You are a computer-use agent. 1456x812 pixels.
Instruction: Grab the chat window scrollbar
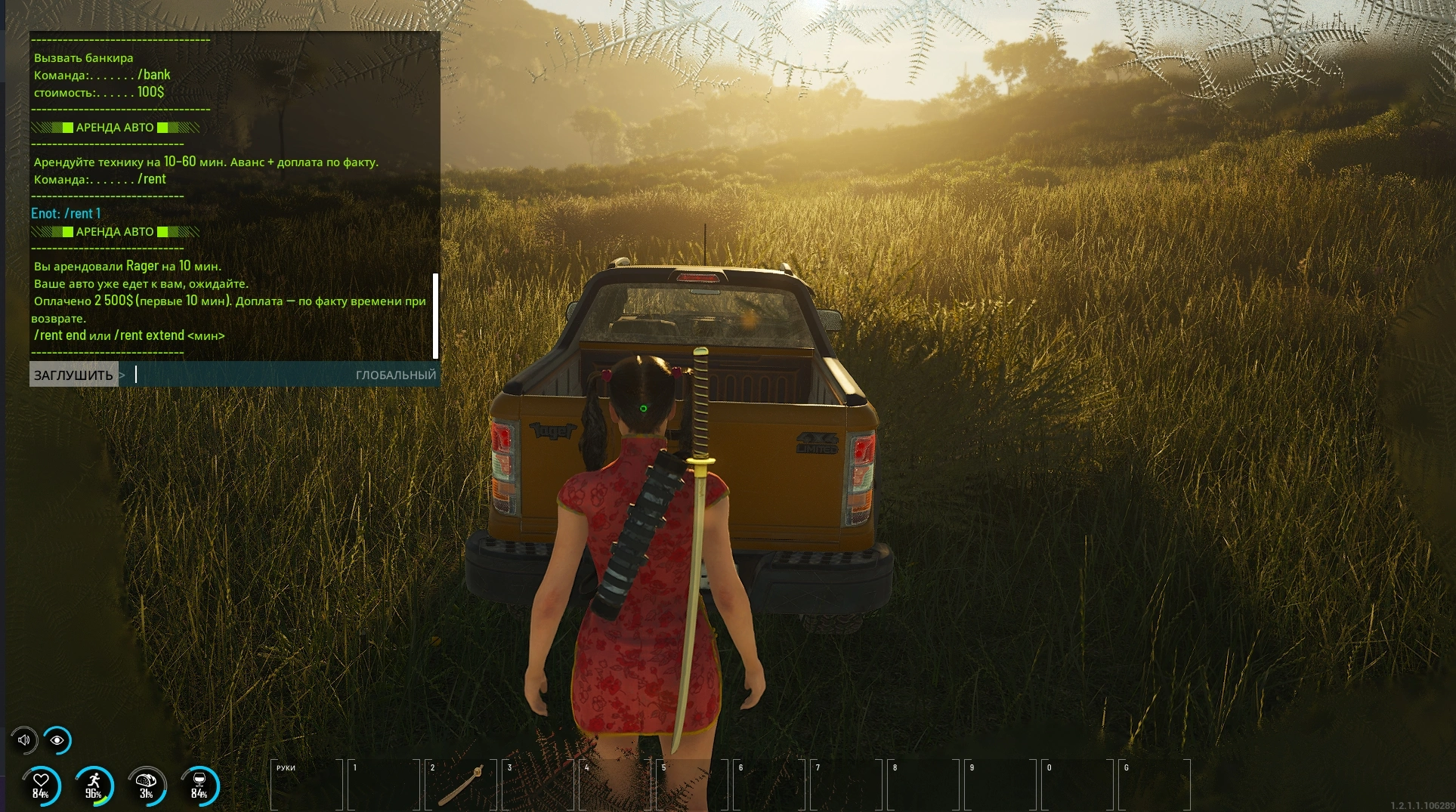point(435,316)
